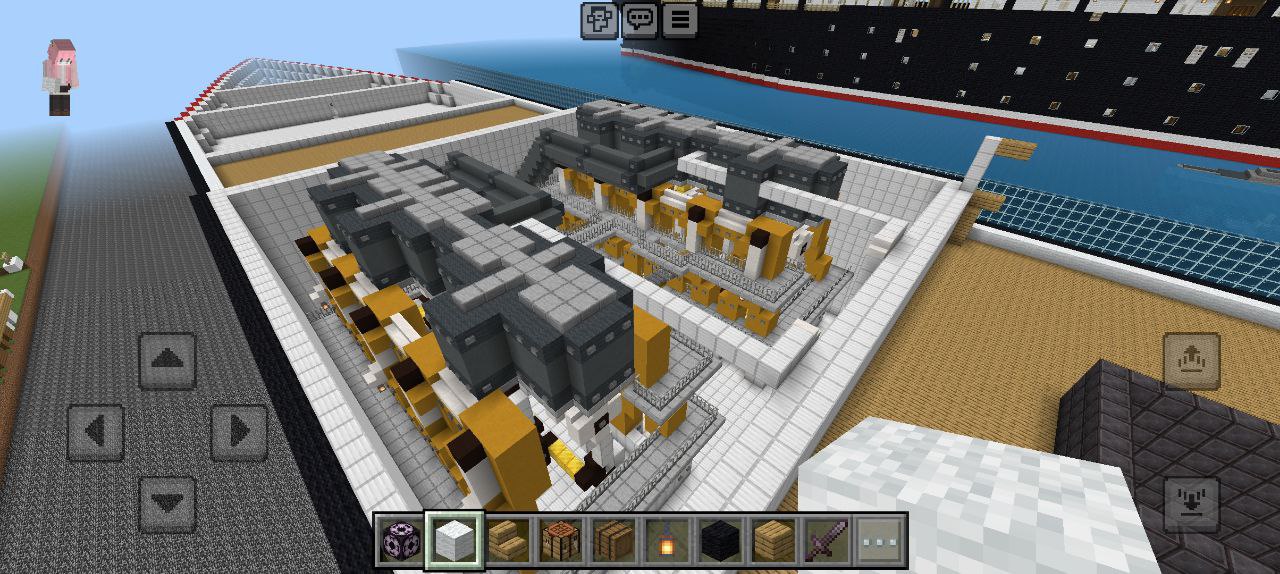Tap the fly down button
Screen dimensions: 1280x574
click(1192, 505)
